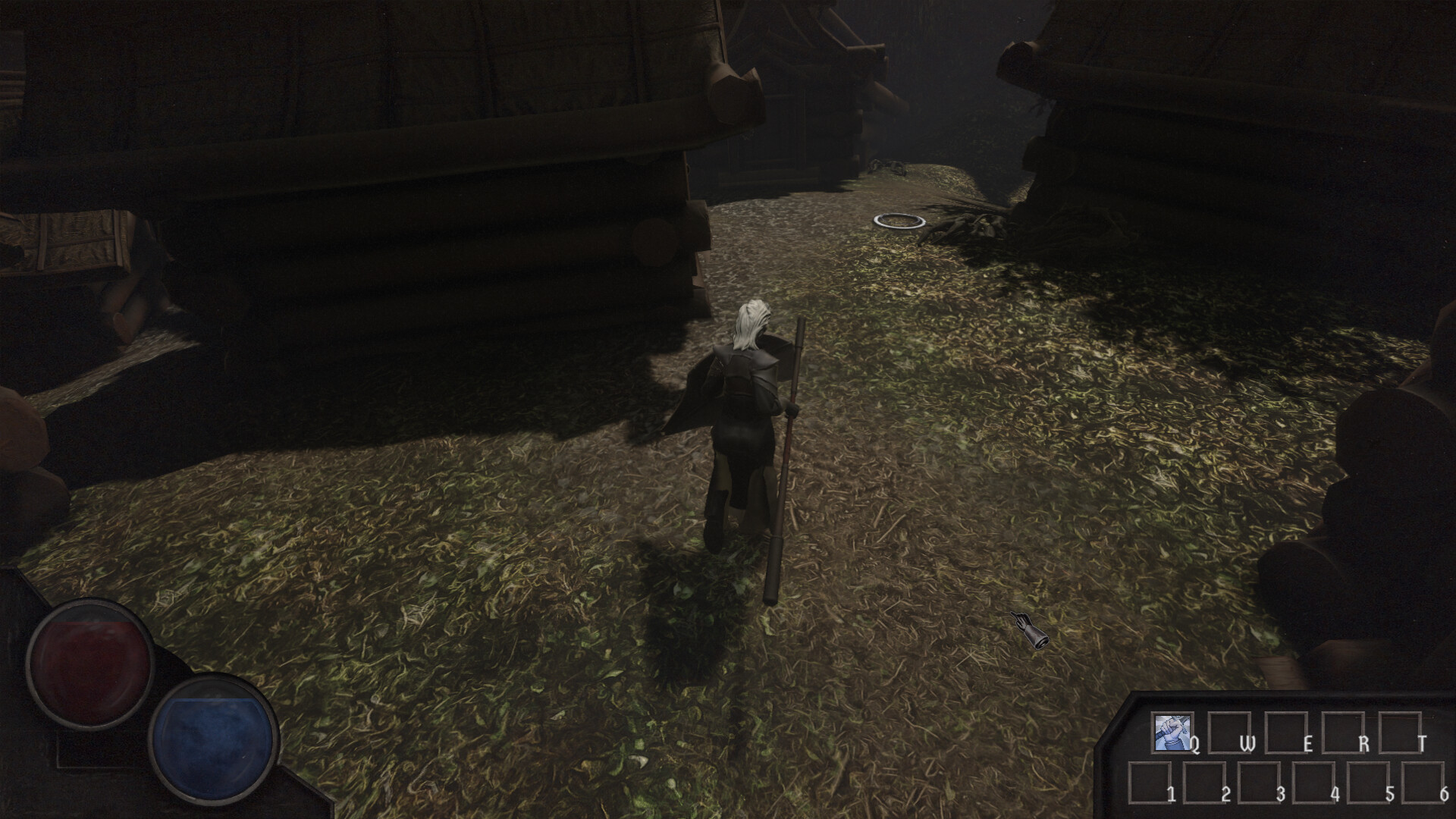Click the empty E hotbar slot
The width and height of the screenshot is (1456, 819).
pos(1286,733)
